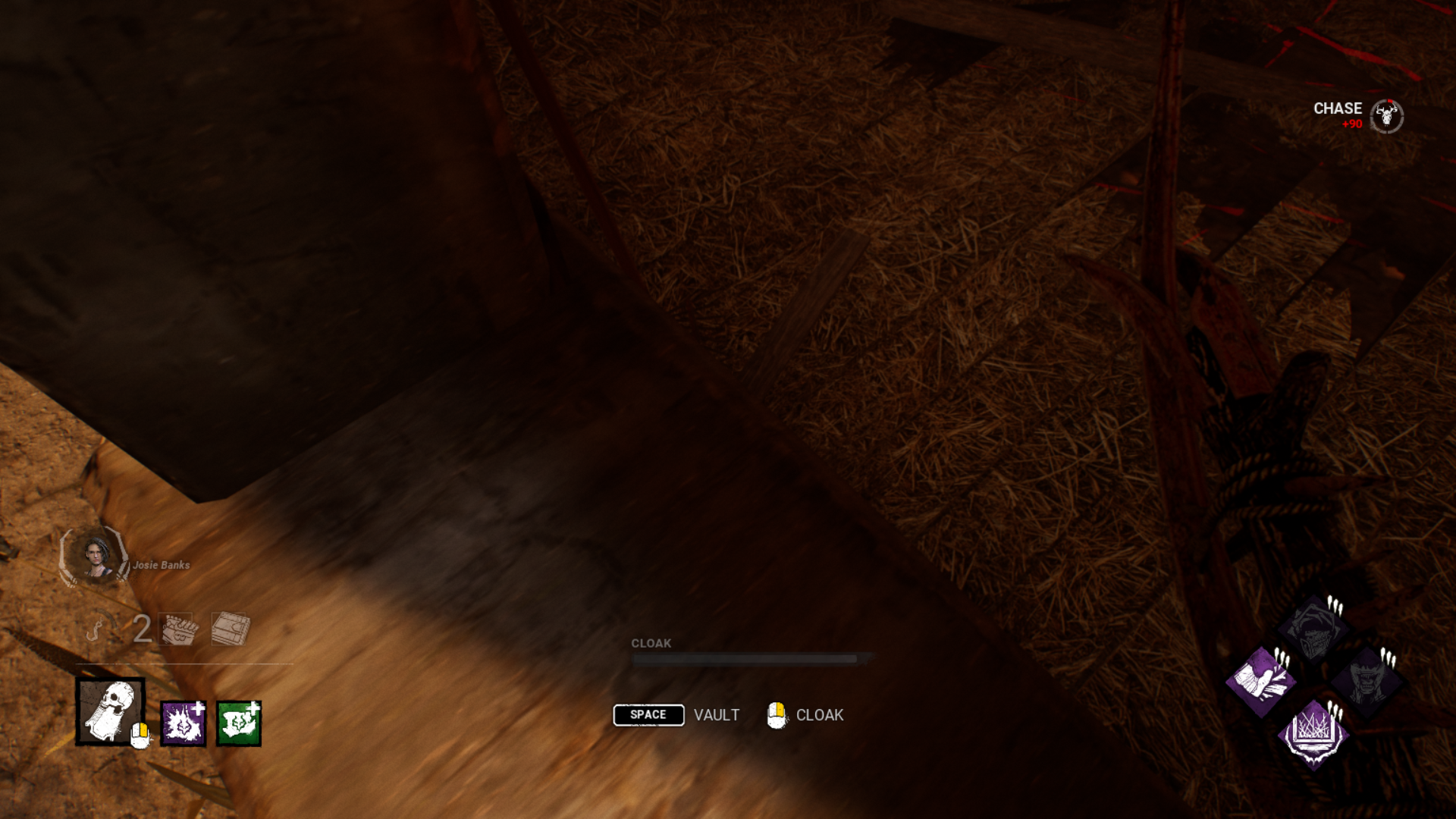Click the +90 chase score text
Screen dimensions: 1456x819
[x=1351, y=124]
